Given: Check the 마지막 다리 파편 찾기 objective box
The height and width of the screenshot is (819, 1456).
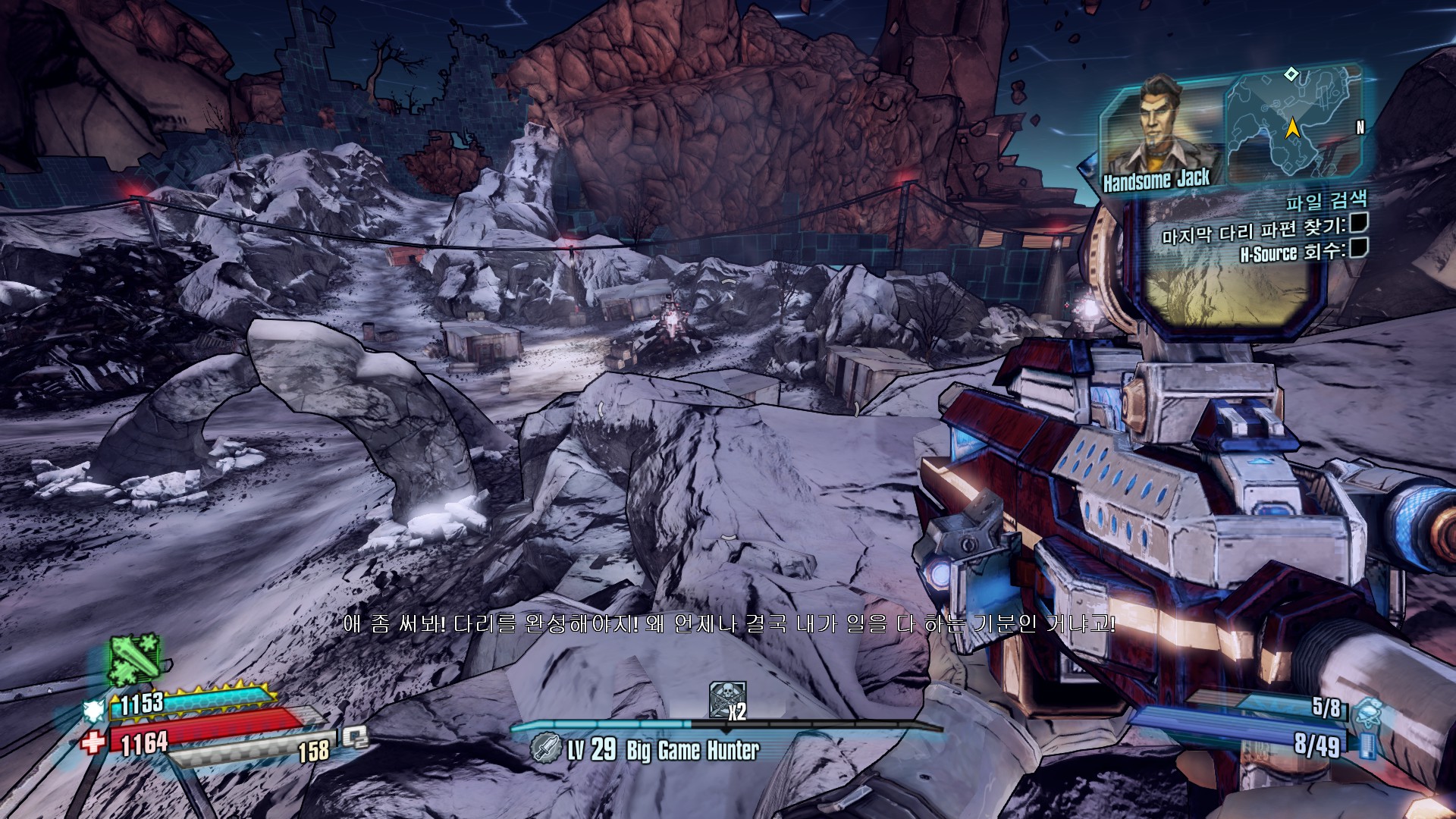Looking at the screenshot, I should (x=1358, y=223).
